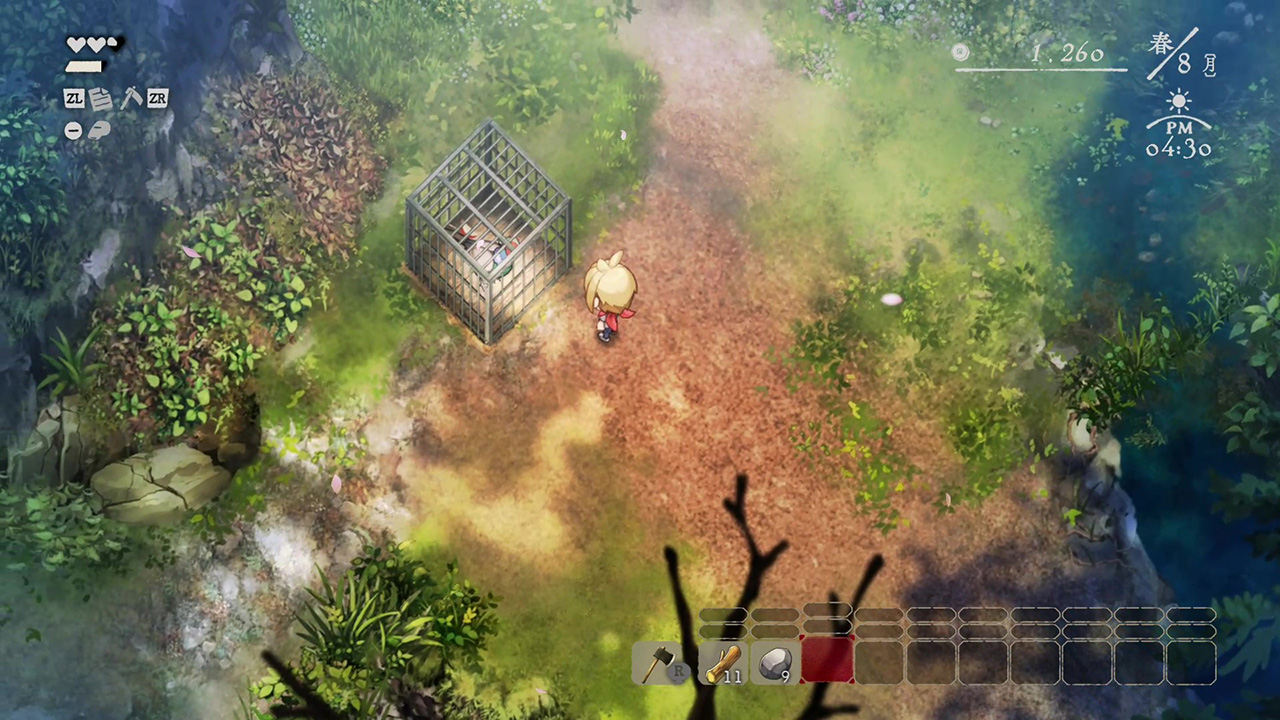1280x720 pixels.
Task: Open the pickaxe tools icon
Action: (131, 98)
